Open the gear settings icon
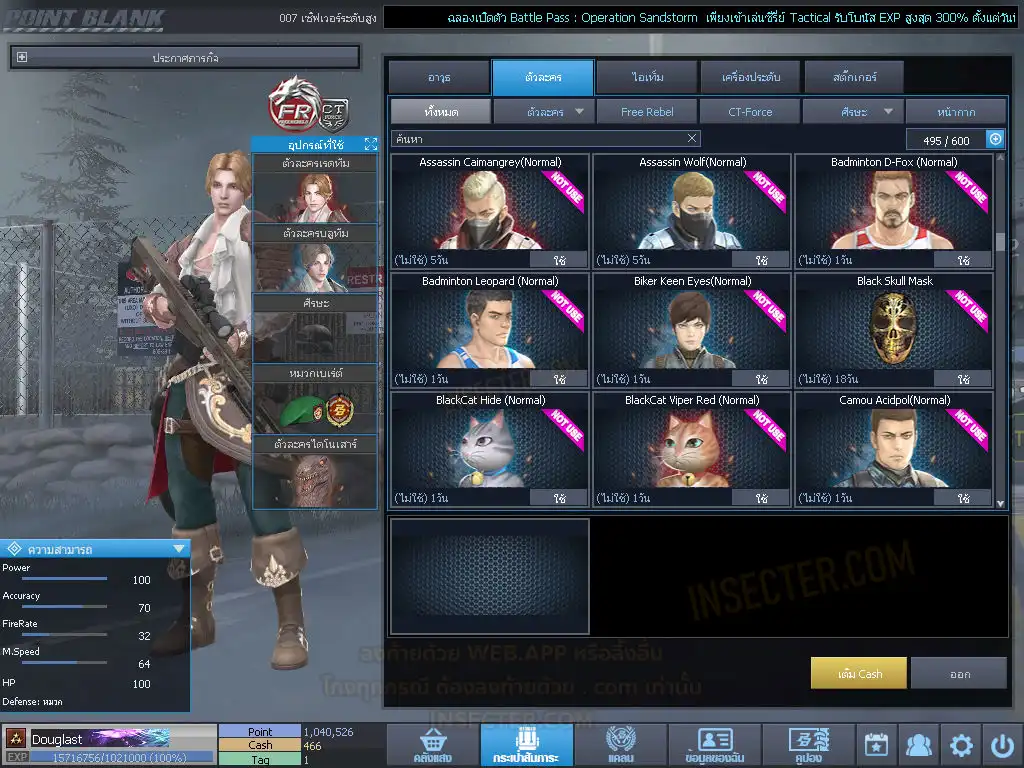The height and width of the screenshot is (768, 1024). [x=961, y=745]
